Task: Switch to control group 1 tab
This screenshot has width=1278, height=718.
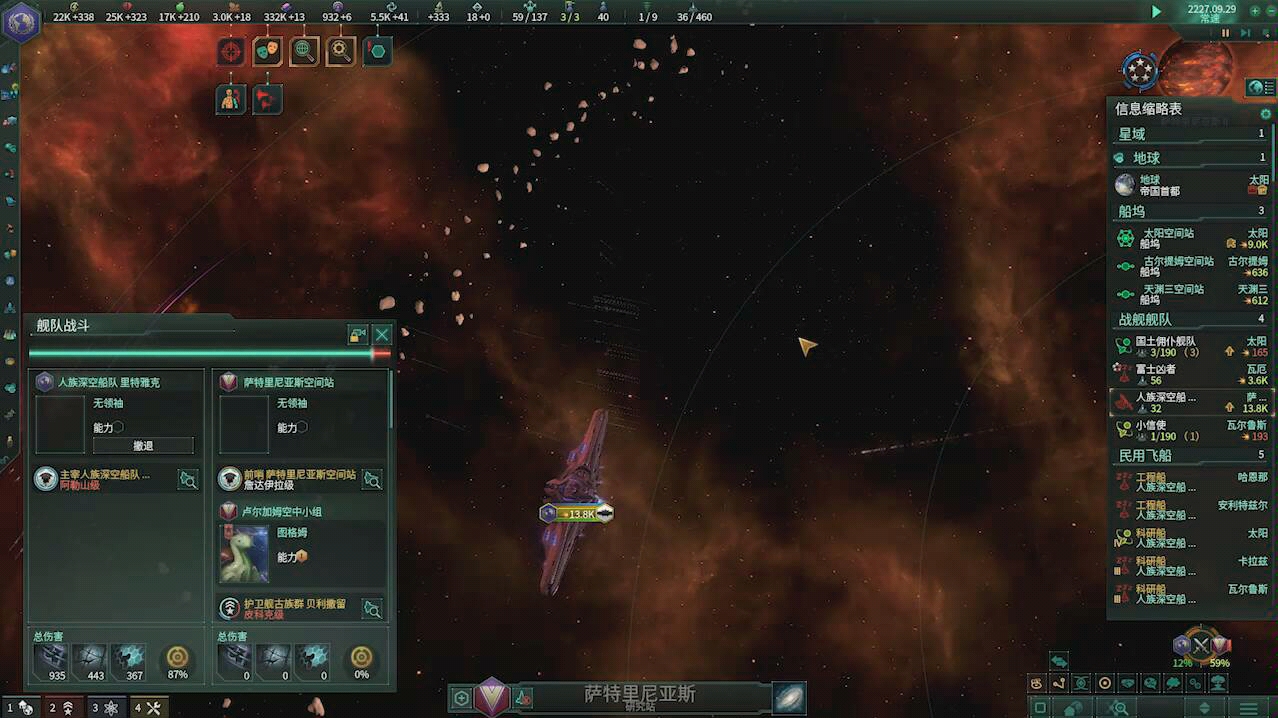Action: pyautogui.click(x=20, y=707)
